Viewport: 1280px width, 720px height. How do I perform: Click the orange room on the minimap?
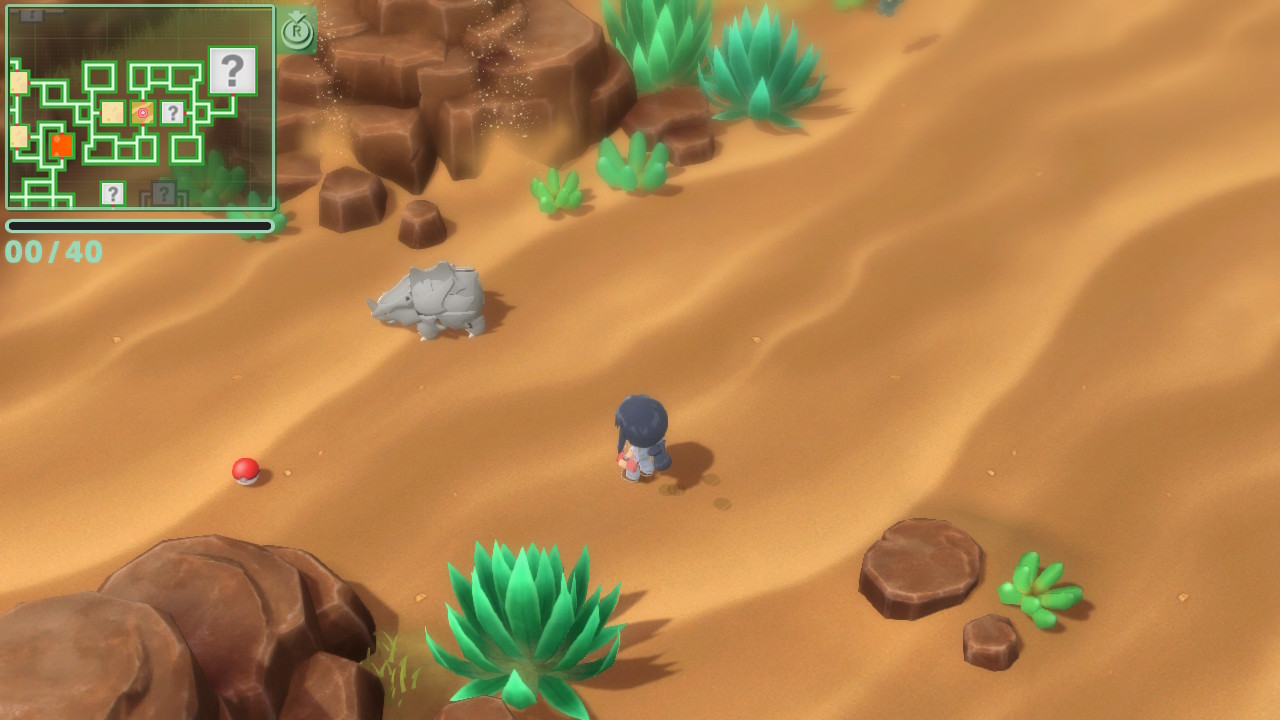[x=62, y=145]
